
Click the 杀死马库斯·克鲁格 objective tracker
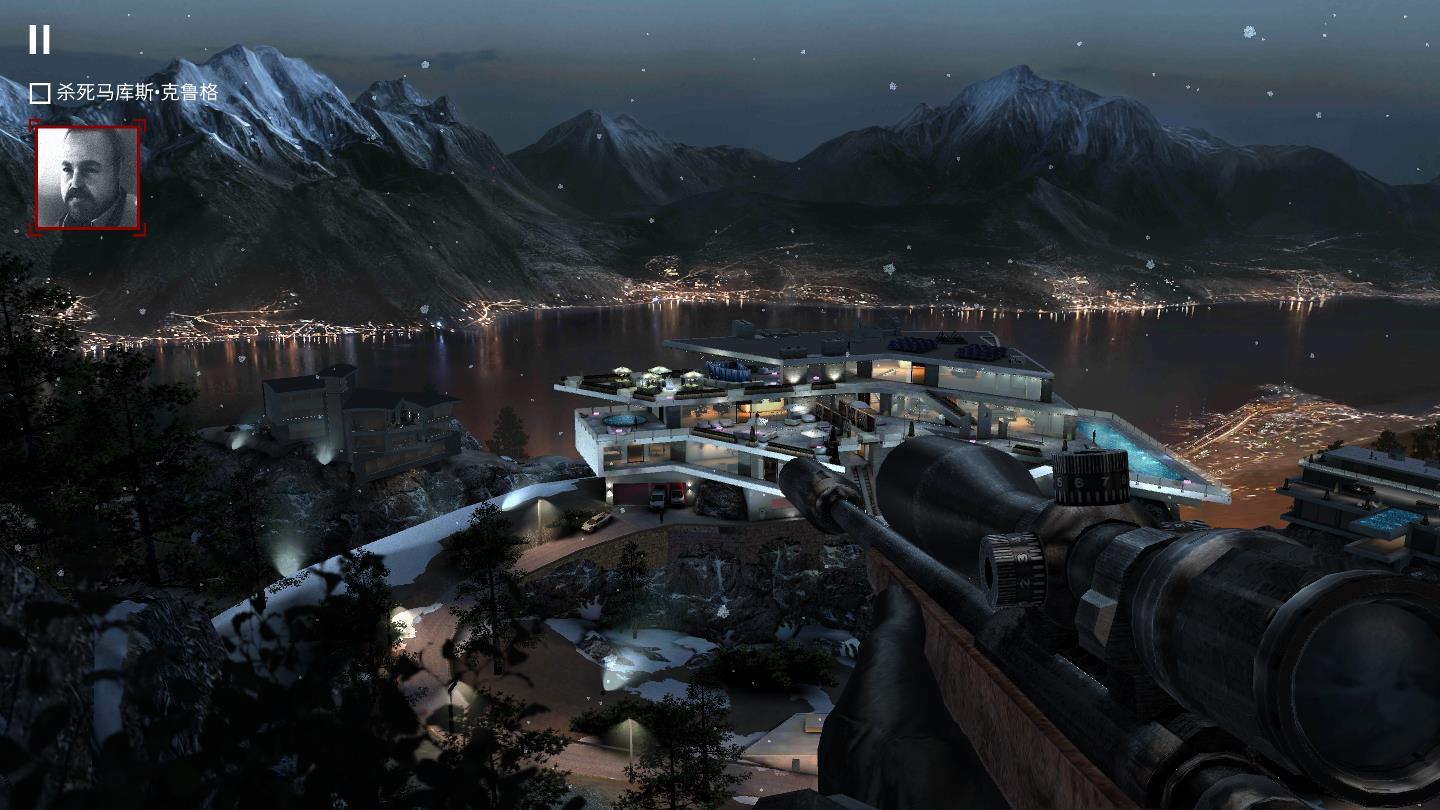124,93
